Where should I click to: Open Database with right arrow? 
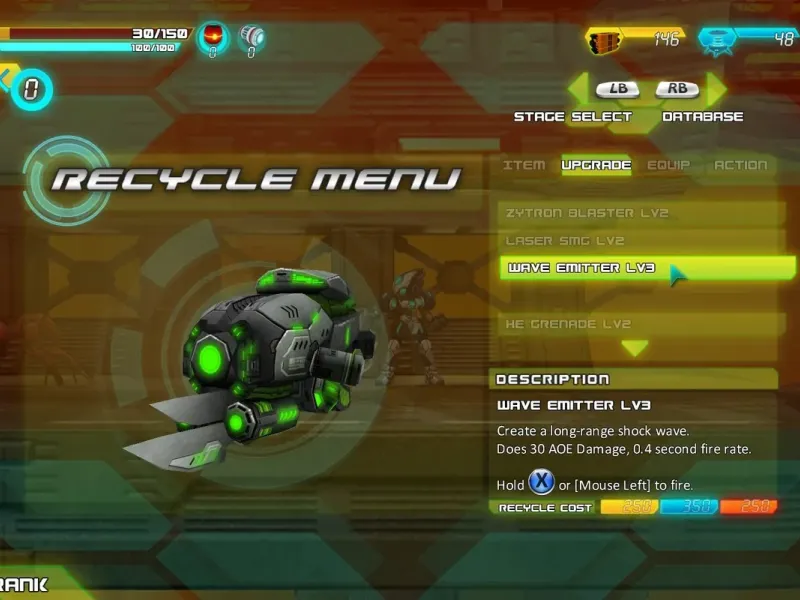(x=716, y=89)
